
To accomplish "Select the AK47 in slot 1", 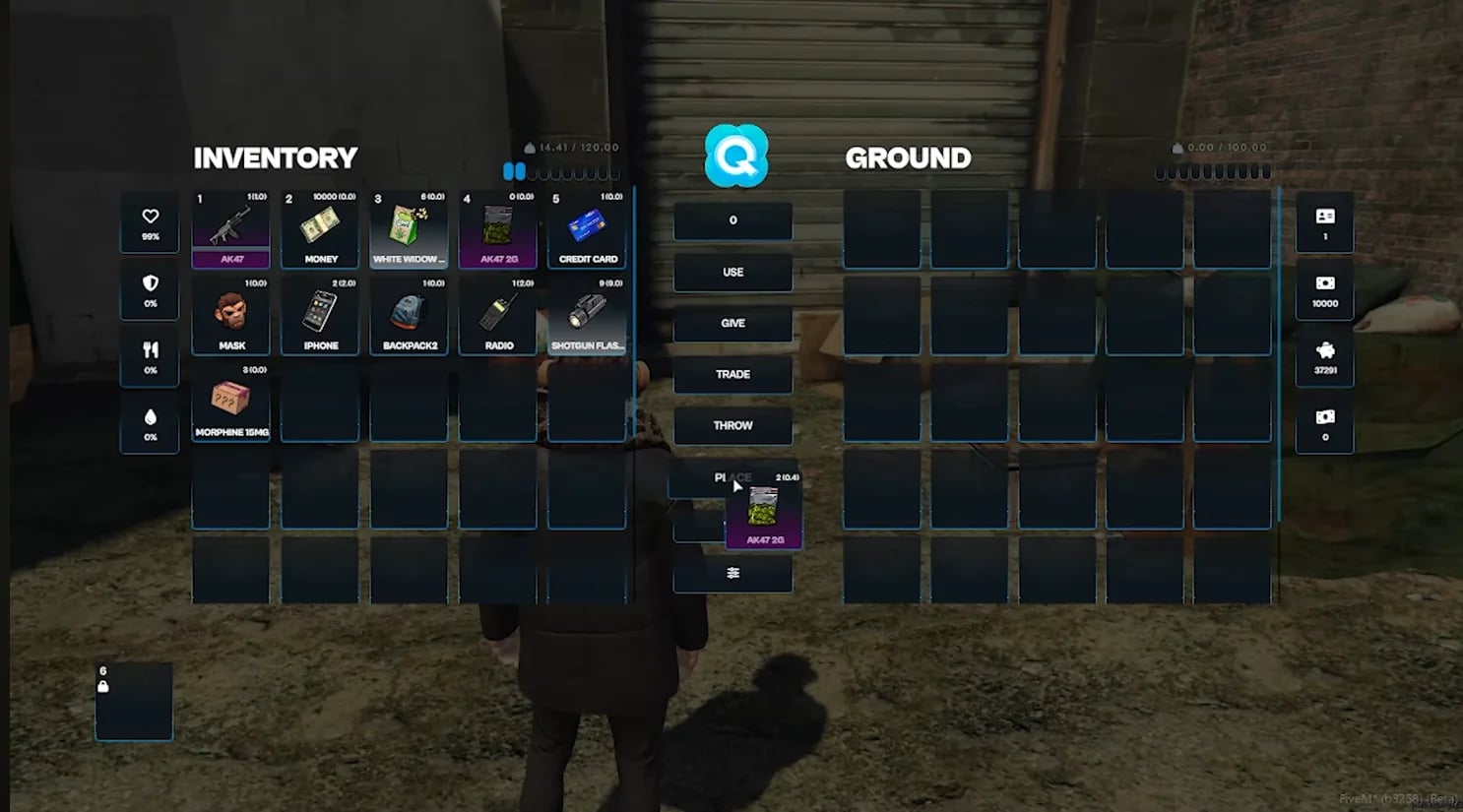I will 229,226.
